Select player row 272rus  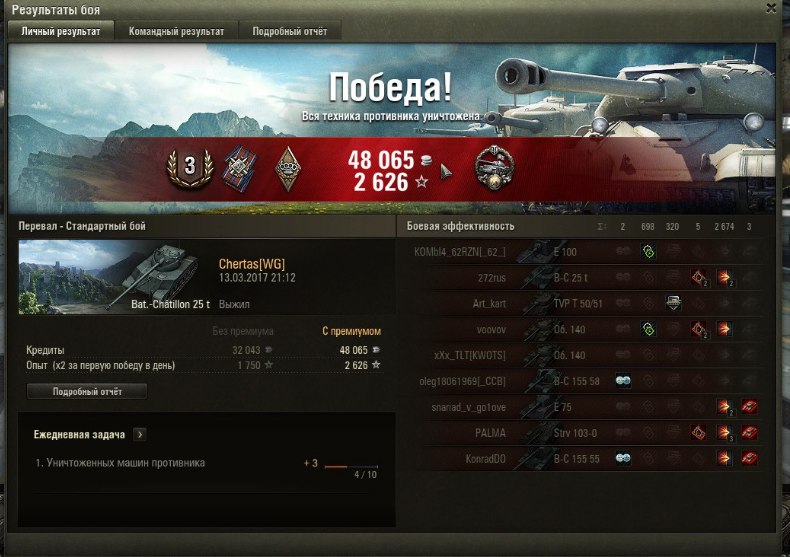point(500,277)
